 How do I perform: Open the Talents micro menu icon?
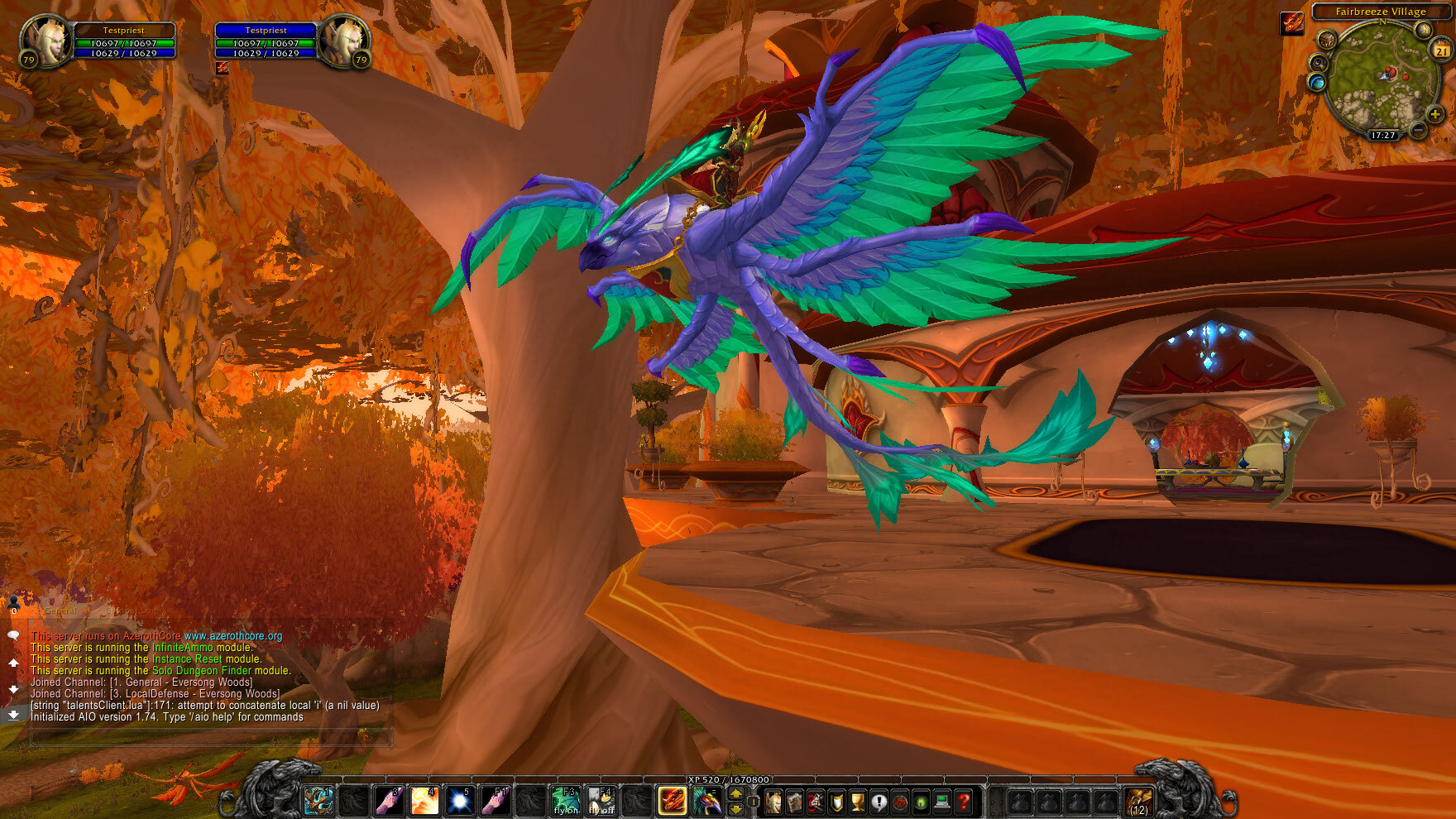point(817,802)
